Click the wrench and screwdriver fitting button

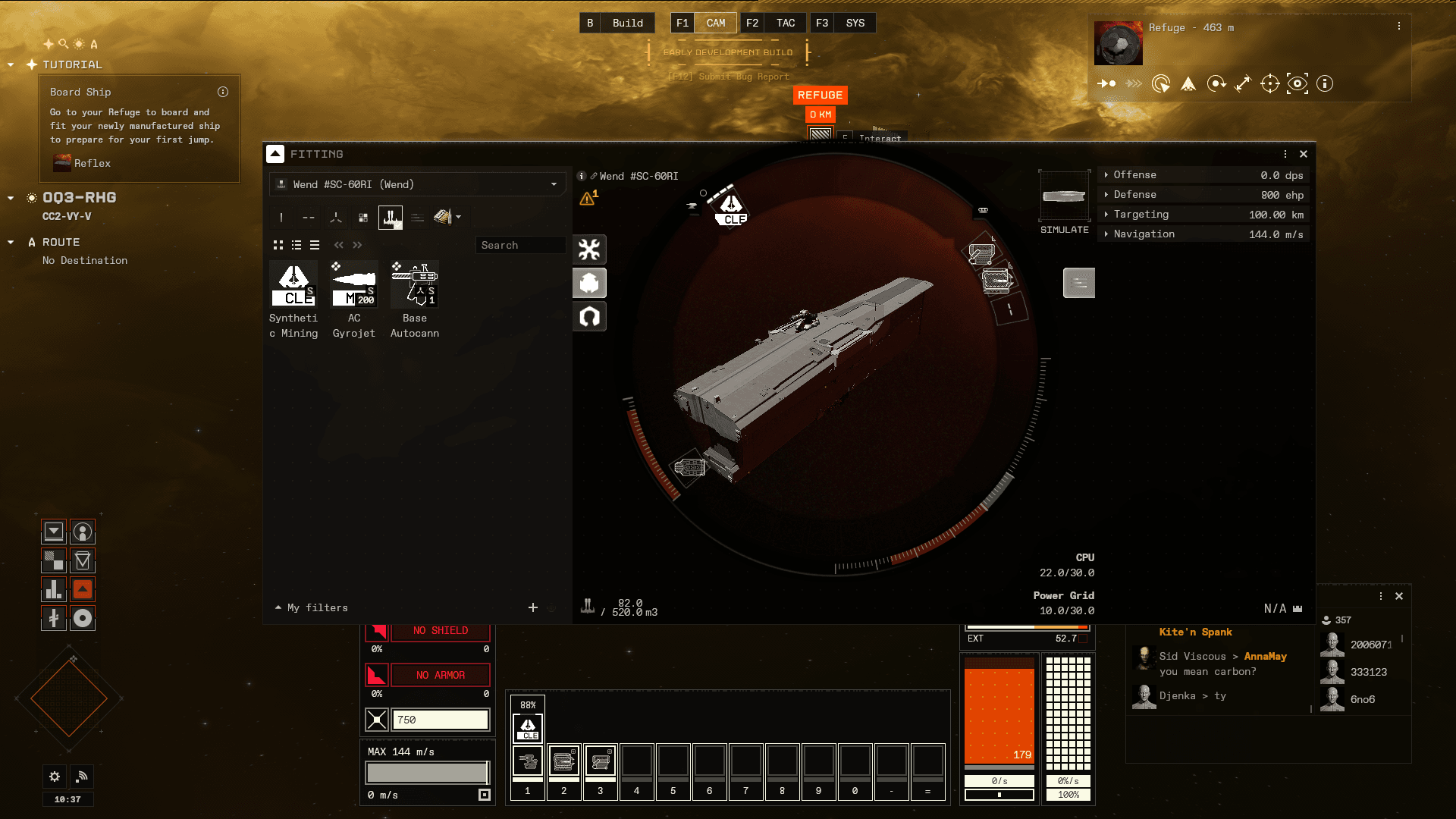(x=589, y=249)
